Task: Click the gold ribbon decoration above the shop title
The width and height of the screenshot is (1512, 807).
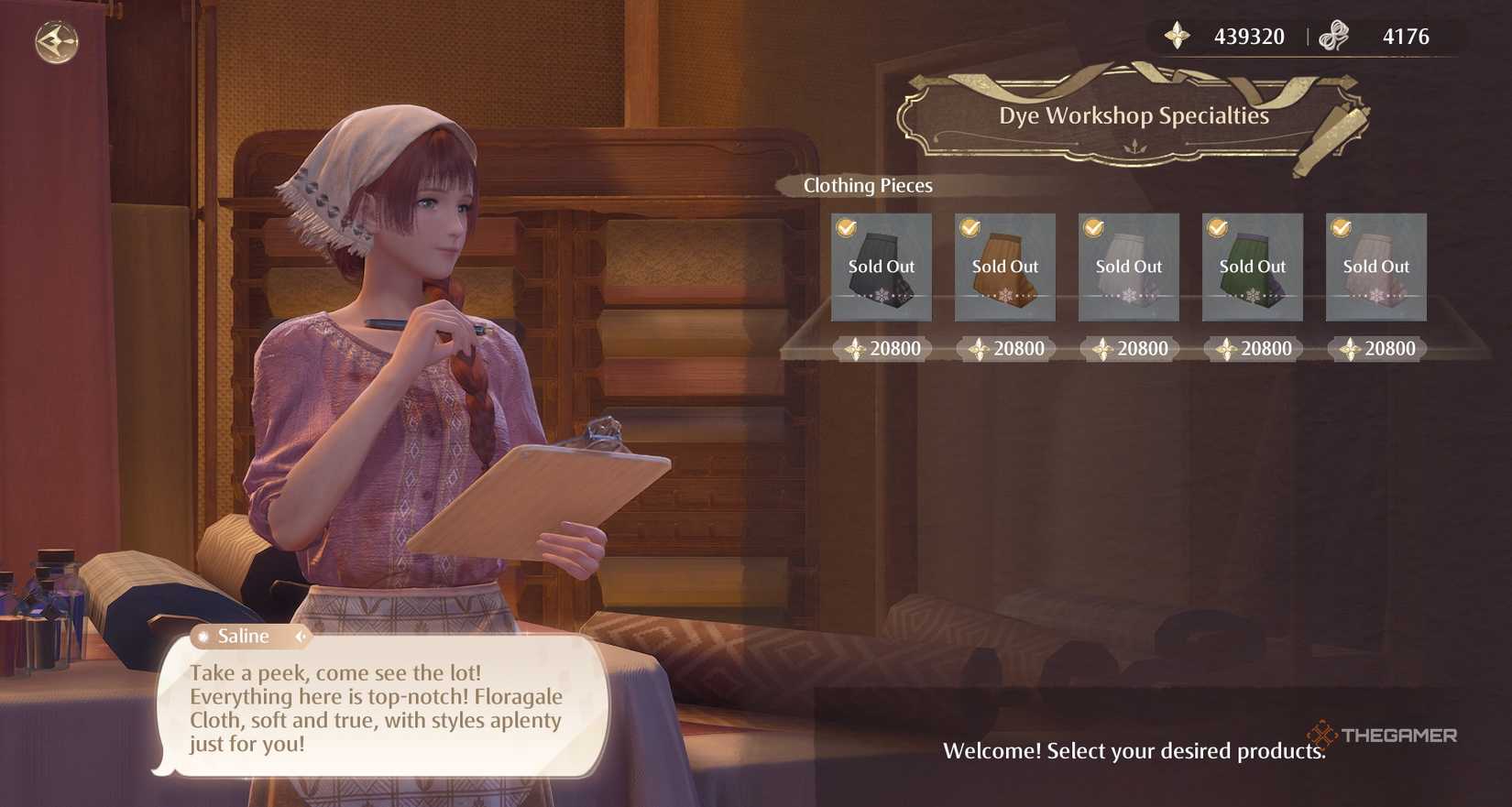Action: [x=1134, y=76]
